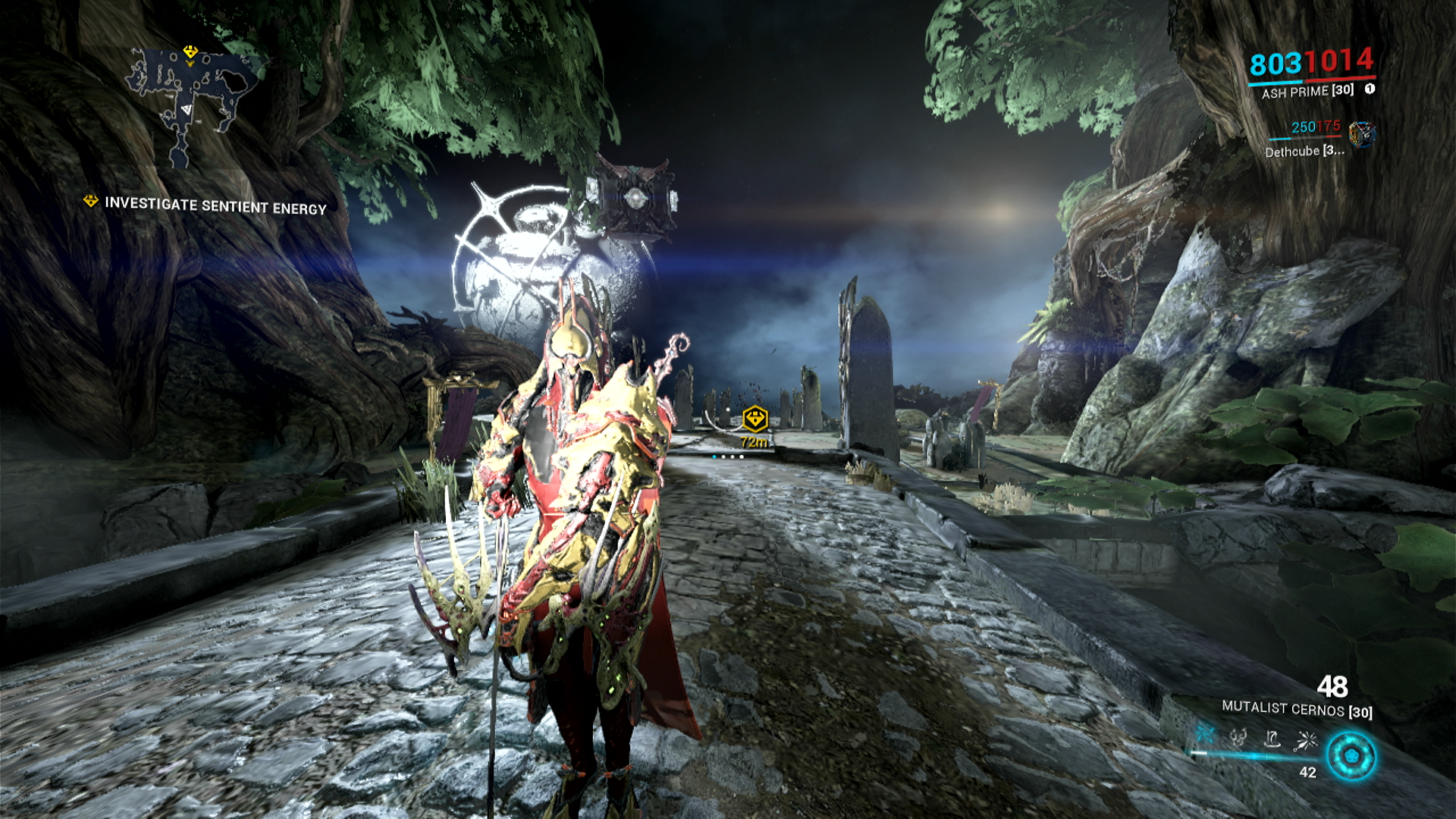Viewport: 1456px width, 819px height.
Task: Use the Smoke Screen ability icon
Action: point(1238,737)
